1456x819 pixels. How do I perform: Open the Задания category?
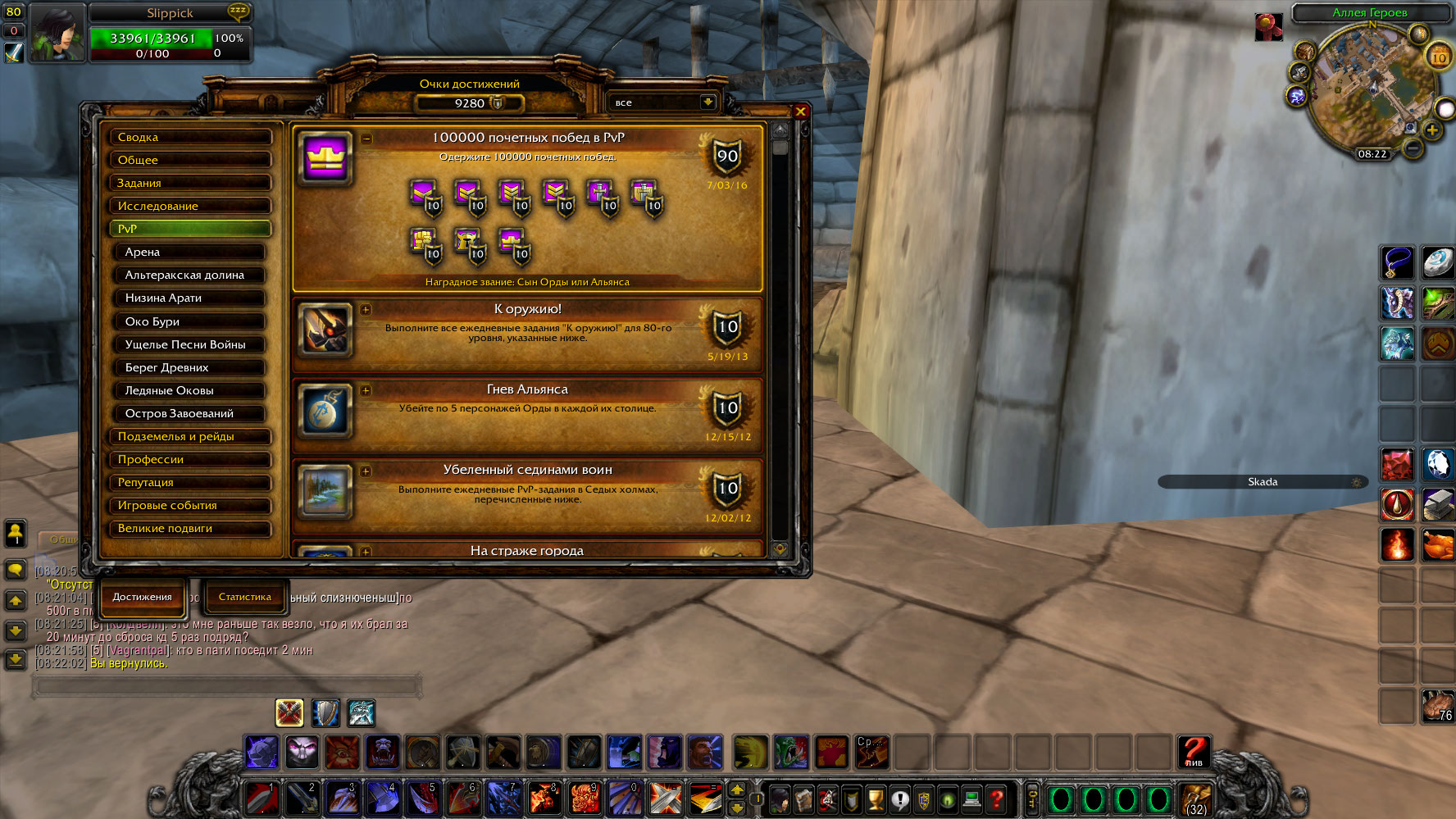[x=190, y=183]
